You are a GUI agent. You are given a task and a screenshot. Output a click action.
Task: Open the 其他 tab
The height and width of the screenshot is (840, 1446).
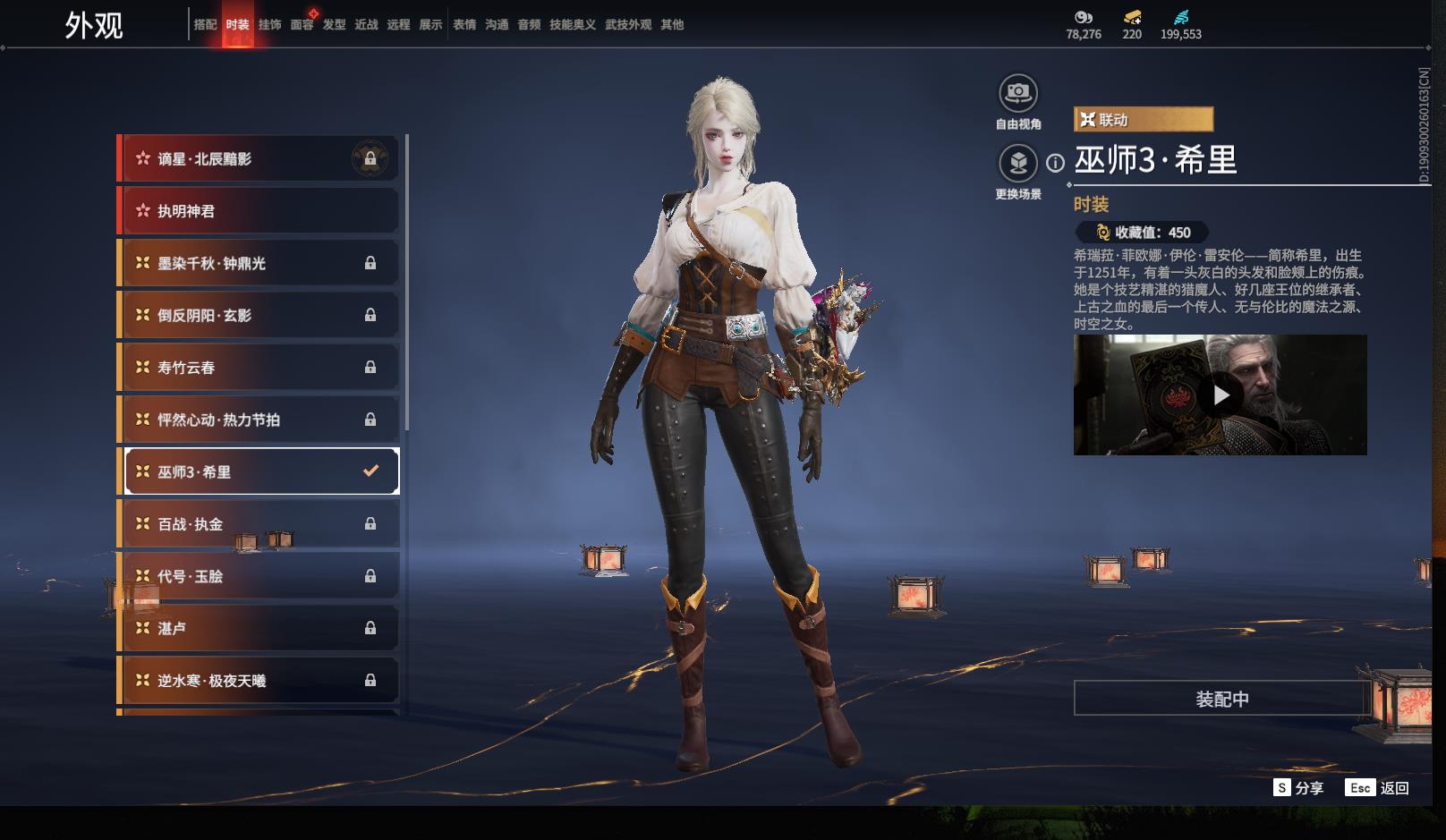click(672, 25)
